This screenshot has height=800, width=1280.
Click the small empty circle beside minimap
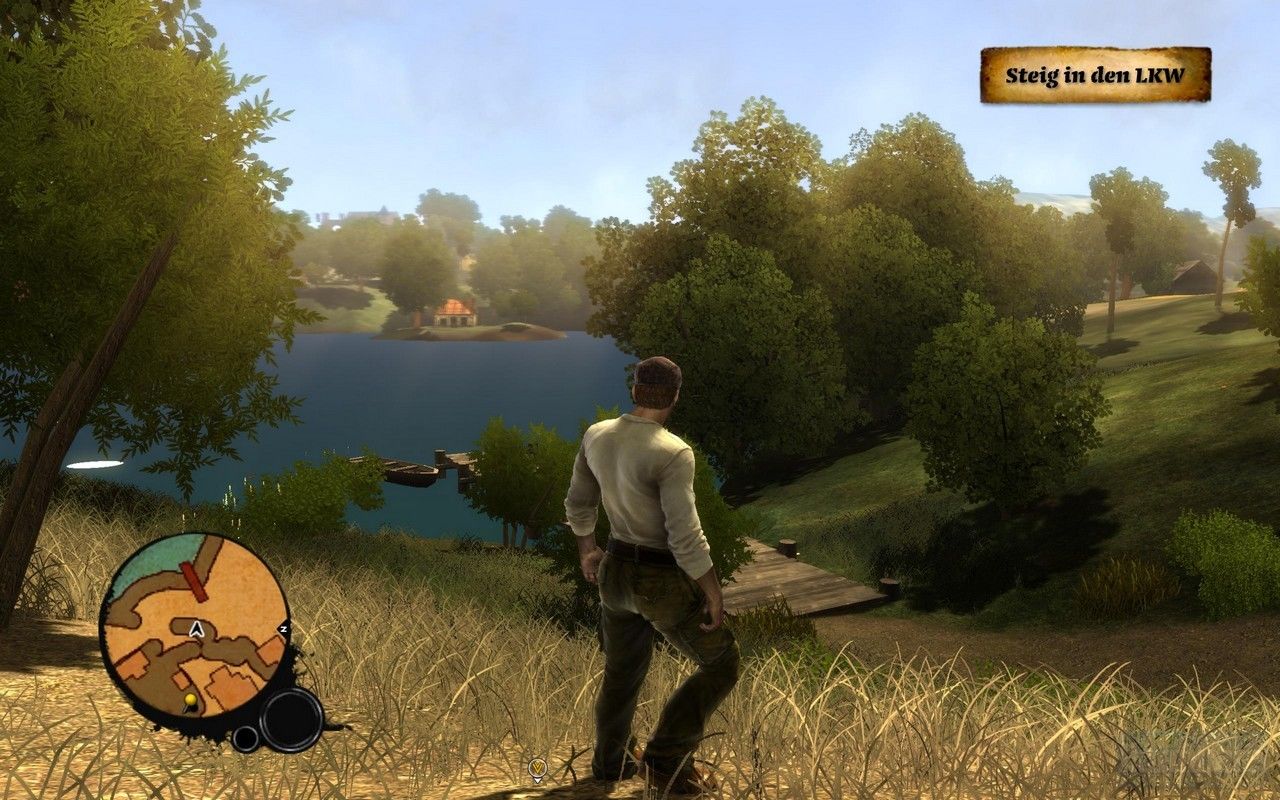tap(245, 739)
